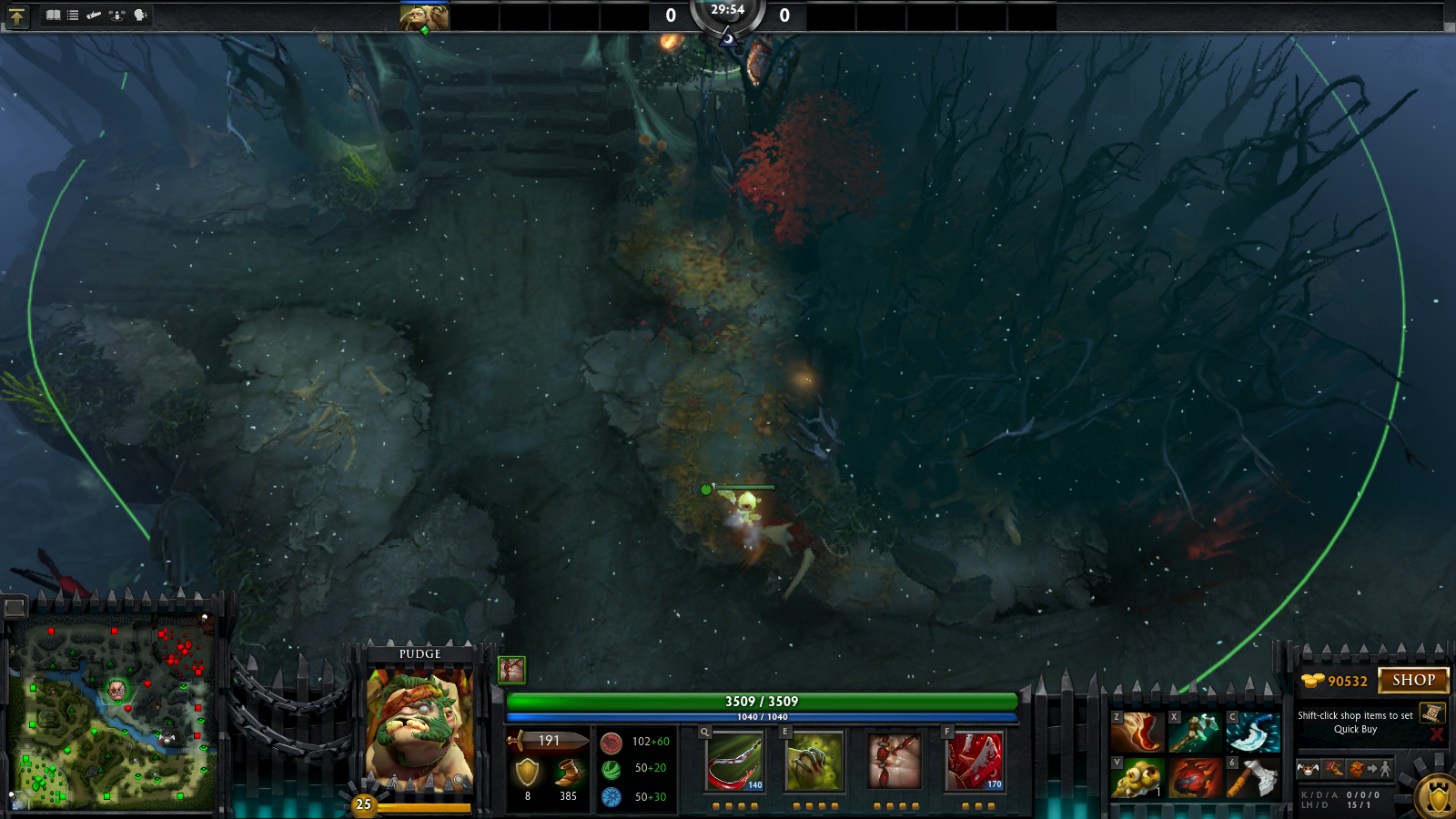Cast the Rot ability
This screenshot has width=1456, height=819.
(816, 762)
